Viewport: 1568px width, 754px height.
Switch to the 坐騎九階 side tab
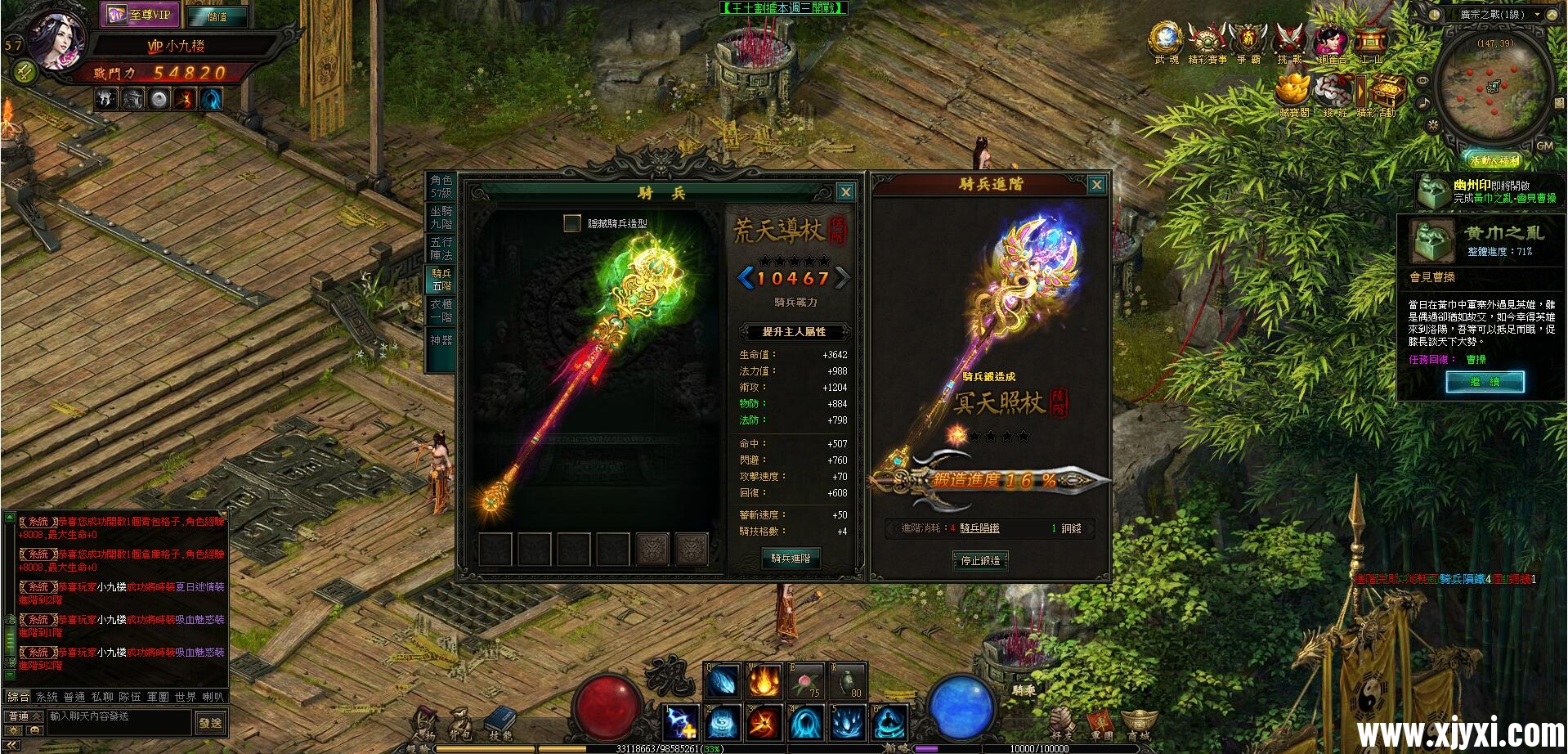click(x=442, y=216)
